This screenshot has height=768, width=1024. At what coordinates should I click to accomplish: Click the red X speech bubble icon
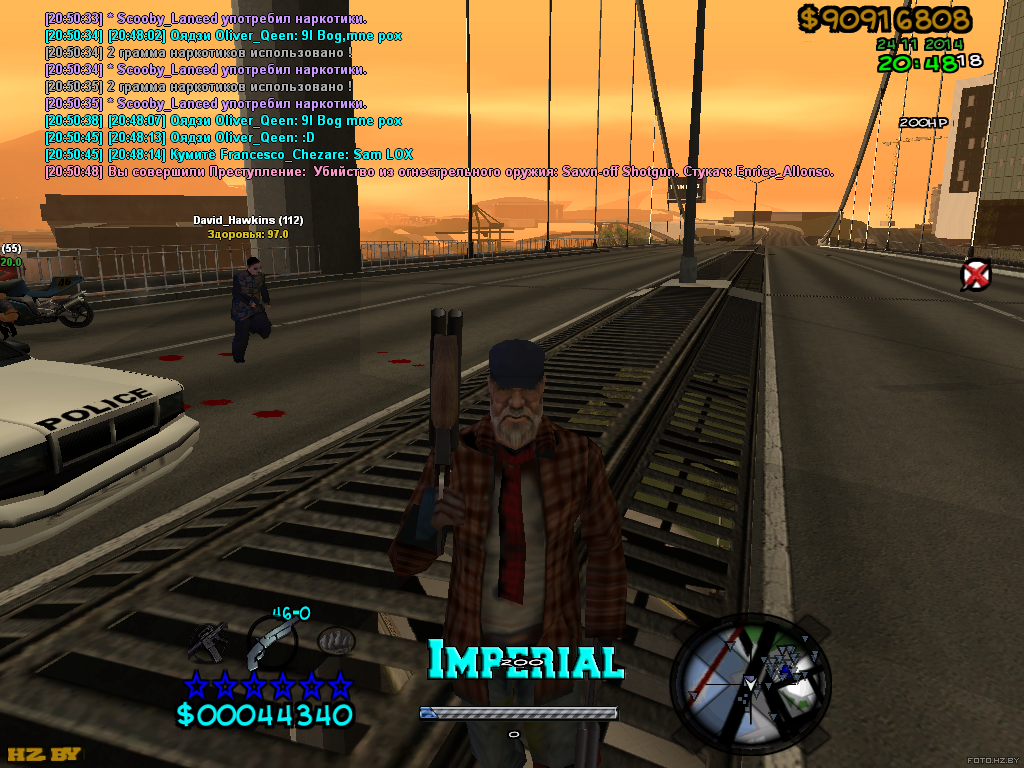tap(975, 274)
